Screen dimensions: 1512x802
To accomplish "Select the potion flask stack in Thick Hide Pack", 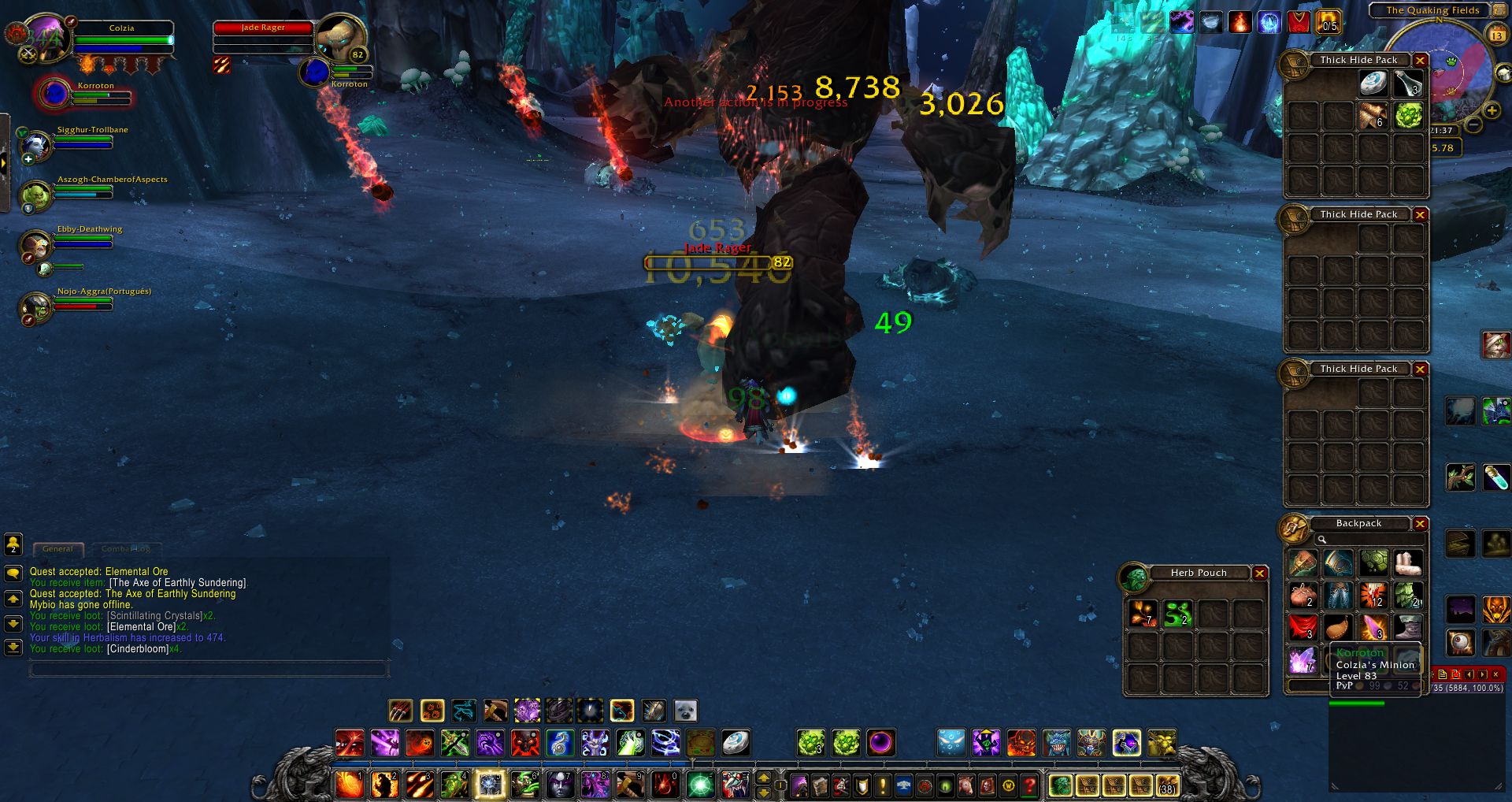I will 1407,84.
